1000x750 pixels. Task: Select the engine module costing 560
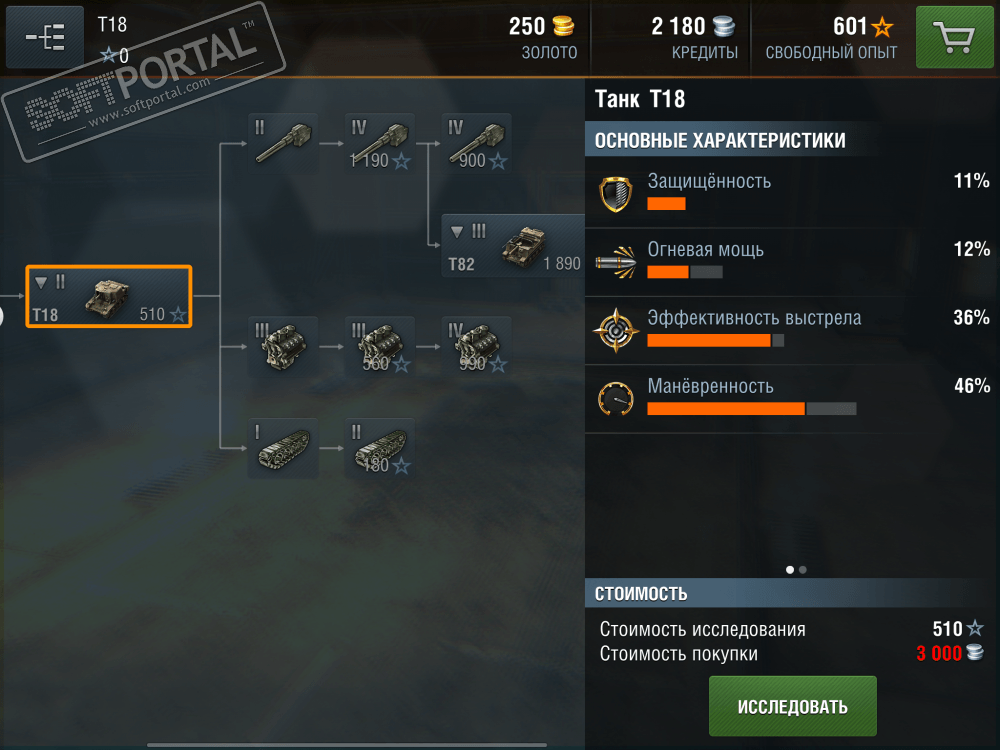(x=379, y=347)
